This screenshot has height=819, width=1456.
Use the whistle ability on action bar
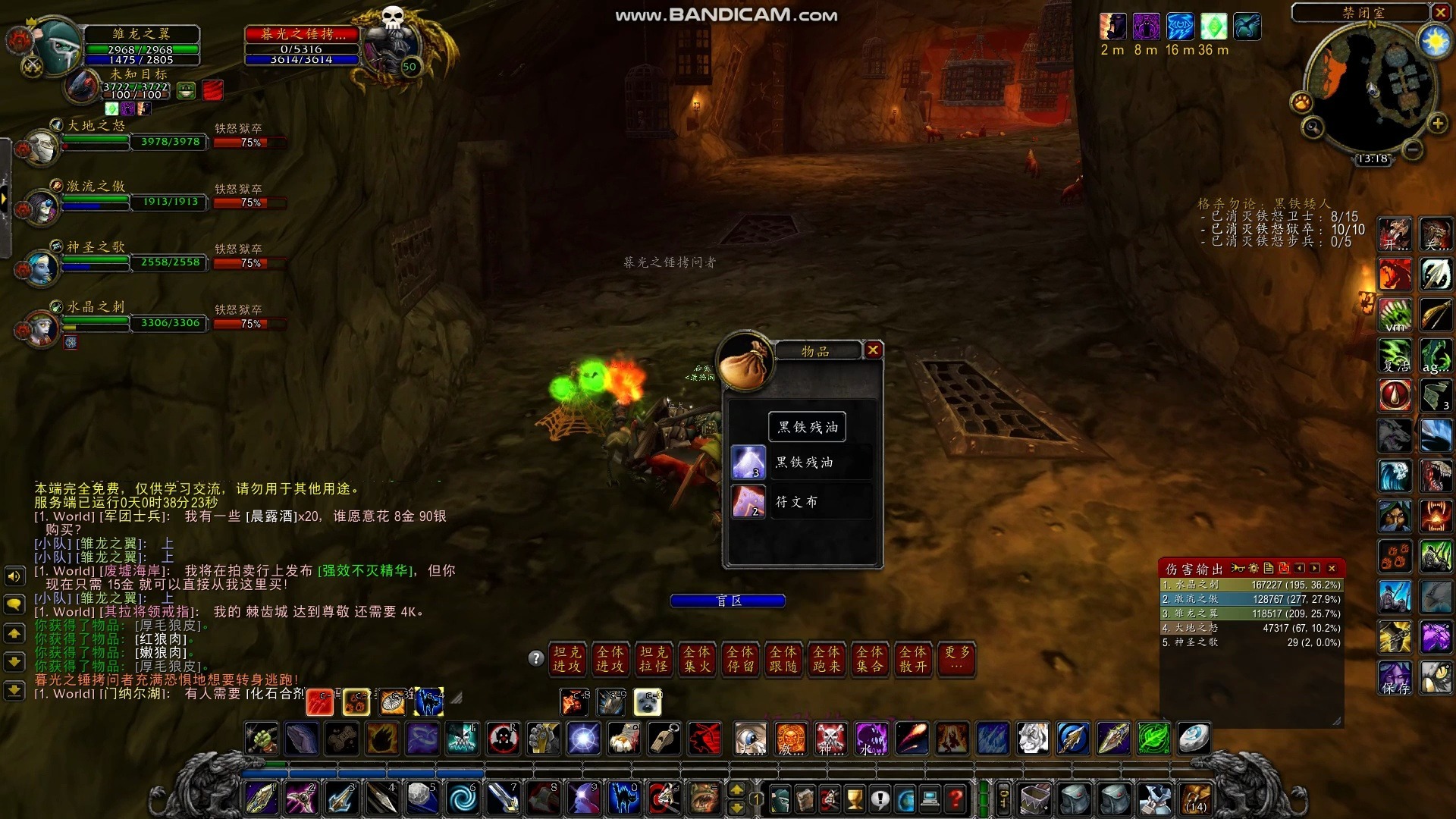pyautogui.click(x=665, y=739)
